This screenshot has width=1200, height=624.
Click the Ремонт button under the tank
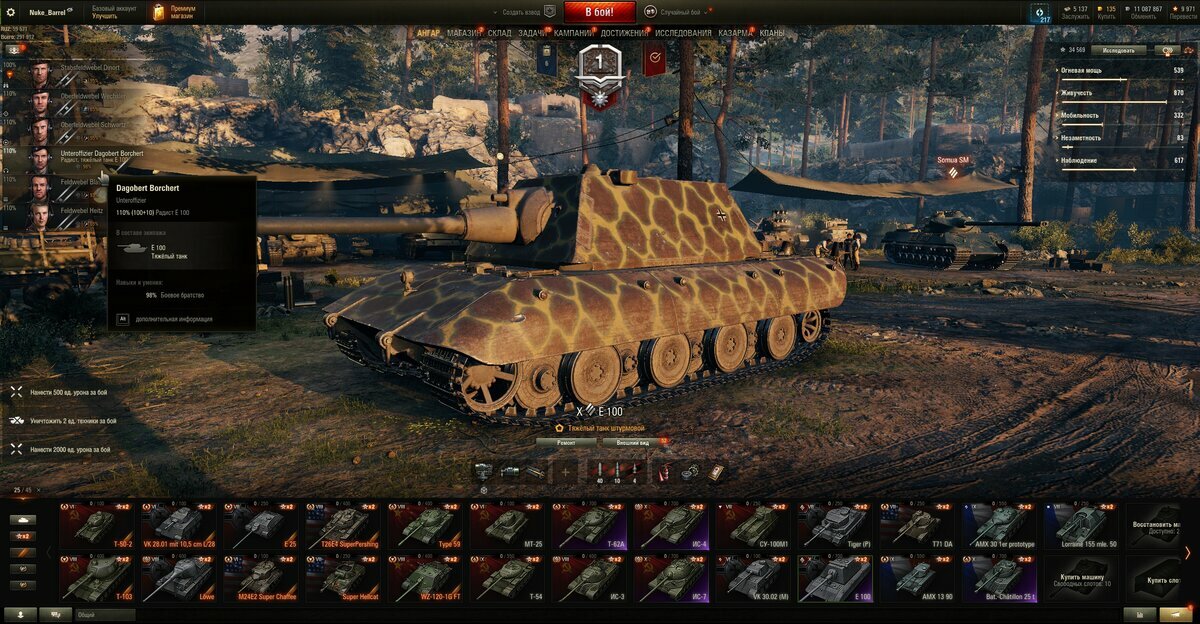566,441
